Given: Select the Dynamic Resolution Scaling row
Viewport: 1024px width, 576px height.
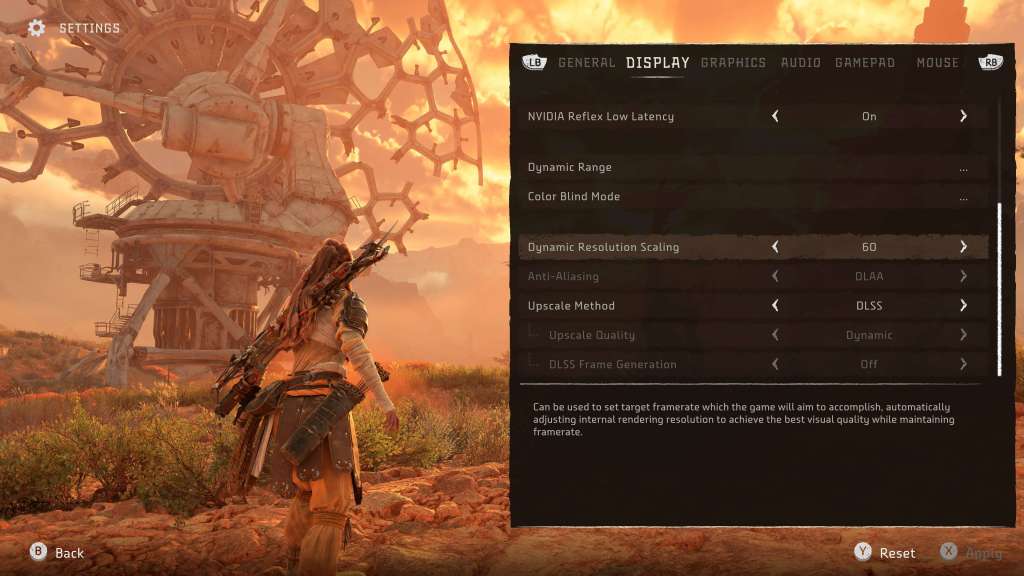Looking at the screenshot, I should click(x=603, y=247).
